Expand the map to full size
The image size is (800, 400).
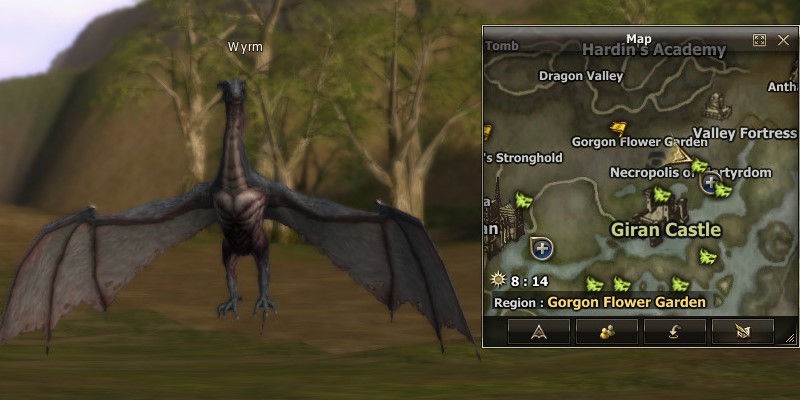[759, 40]
